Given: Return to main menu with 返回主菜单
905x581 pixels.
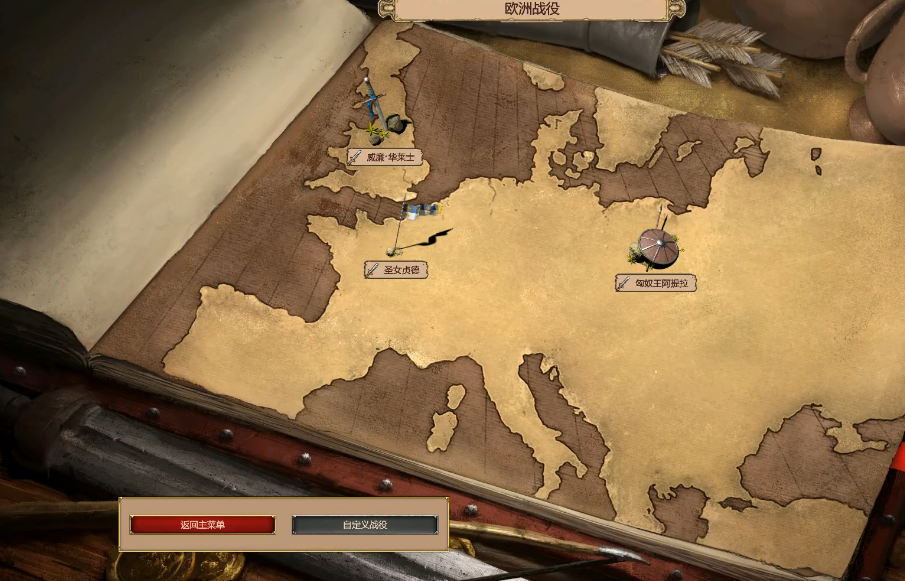Looking at the screenshot, I should (x=202, y=525).
